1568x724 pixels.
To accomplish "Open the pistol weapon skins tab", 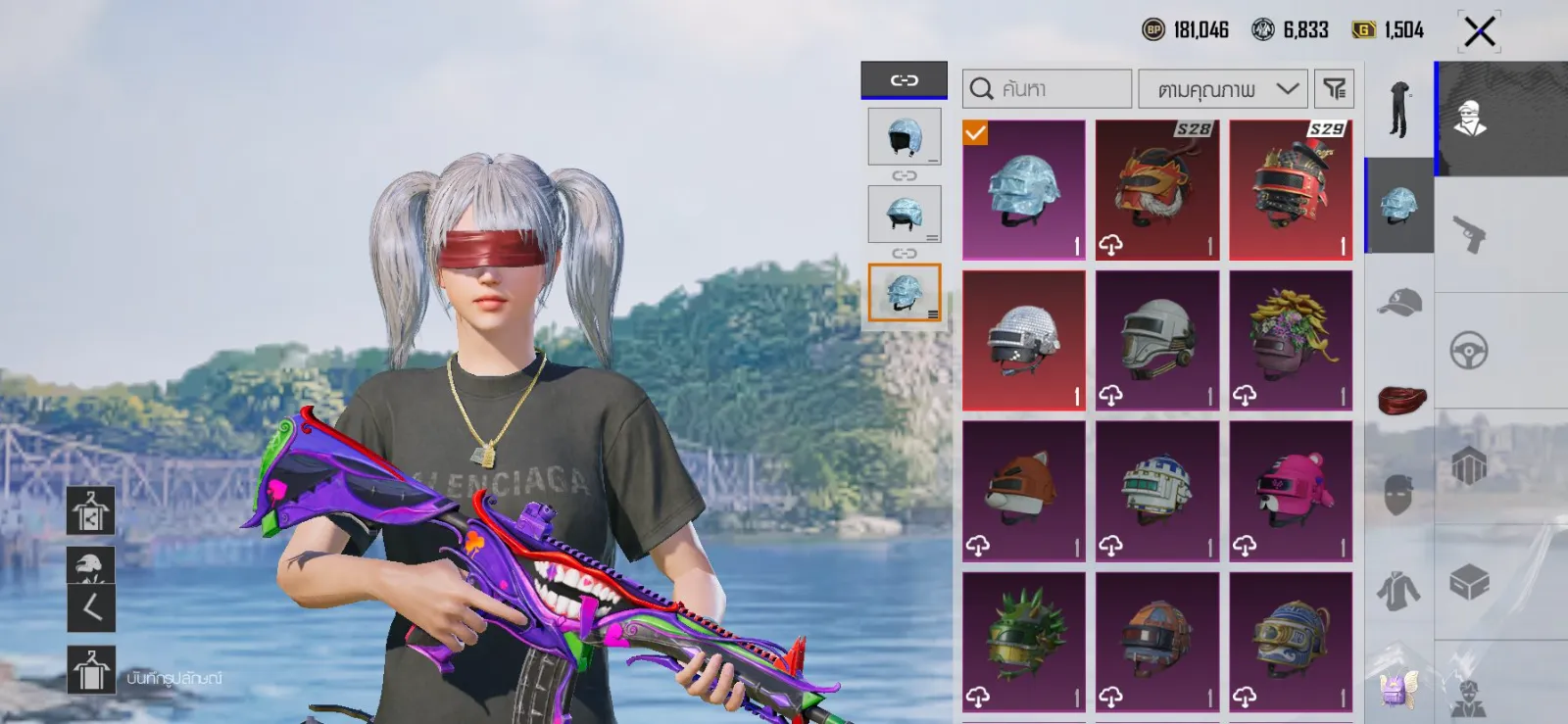I will pos(1468,234).
